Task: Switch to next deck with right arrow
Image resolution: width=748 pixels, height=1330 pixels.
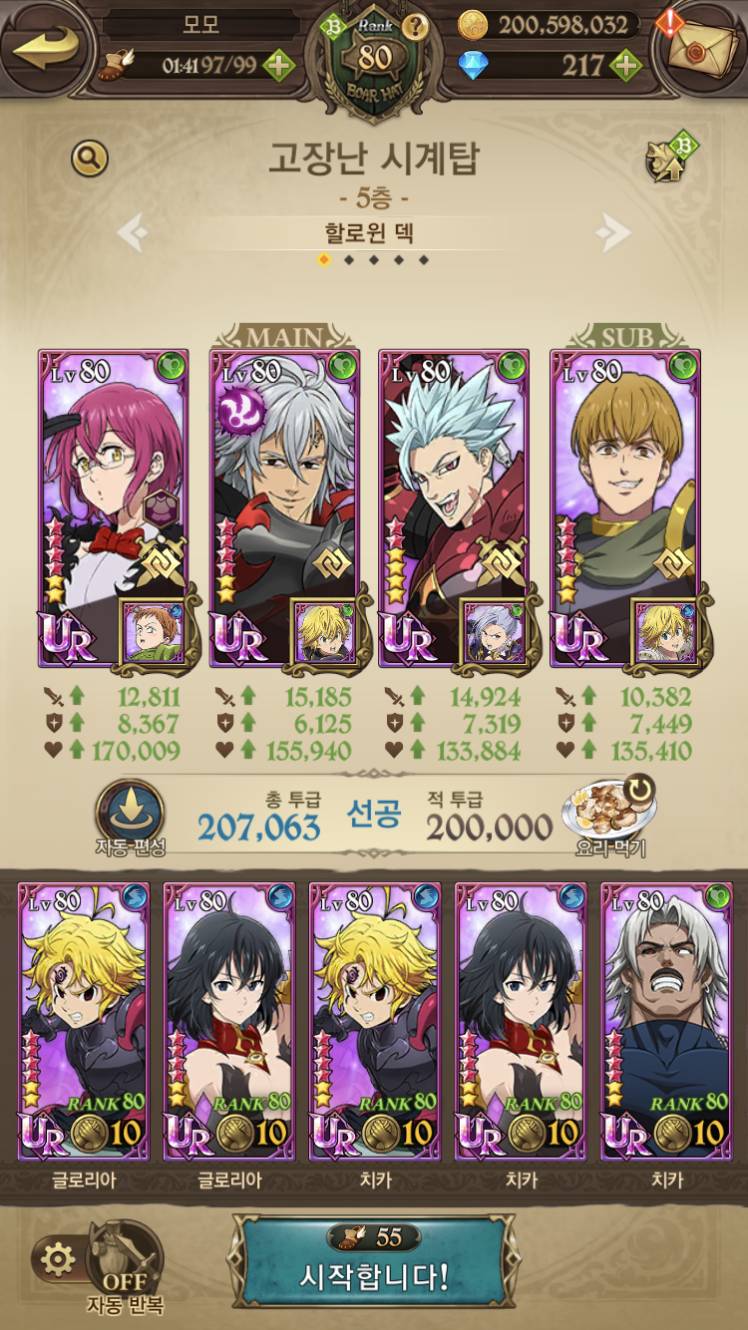Action: (613, 234)
